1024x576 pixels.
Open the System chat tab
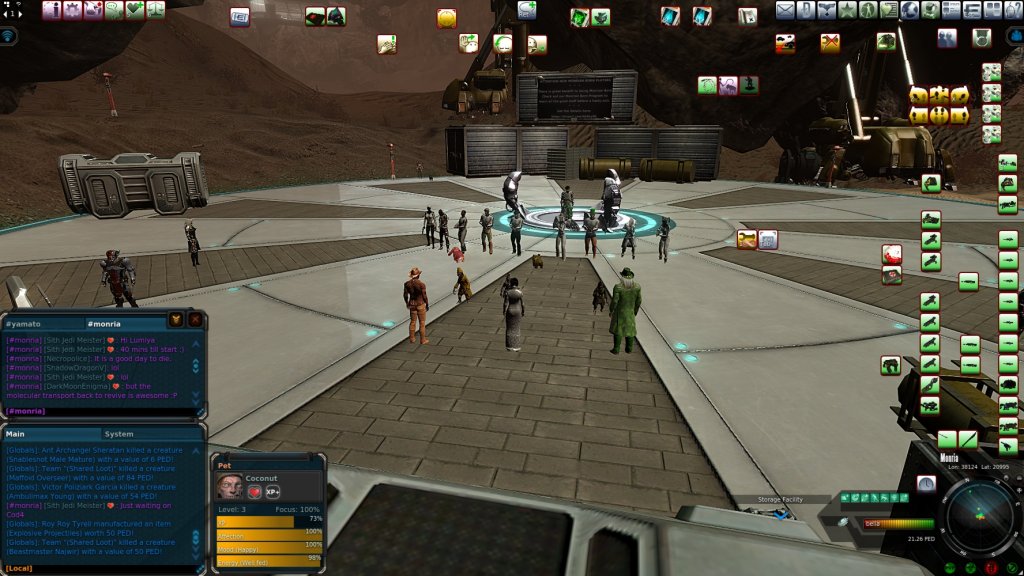pos(119,434)
